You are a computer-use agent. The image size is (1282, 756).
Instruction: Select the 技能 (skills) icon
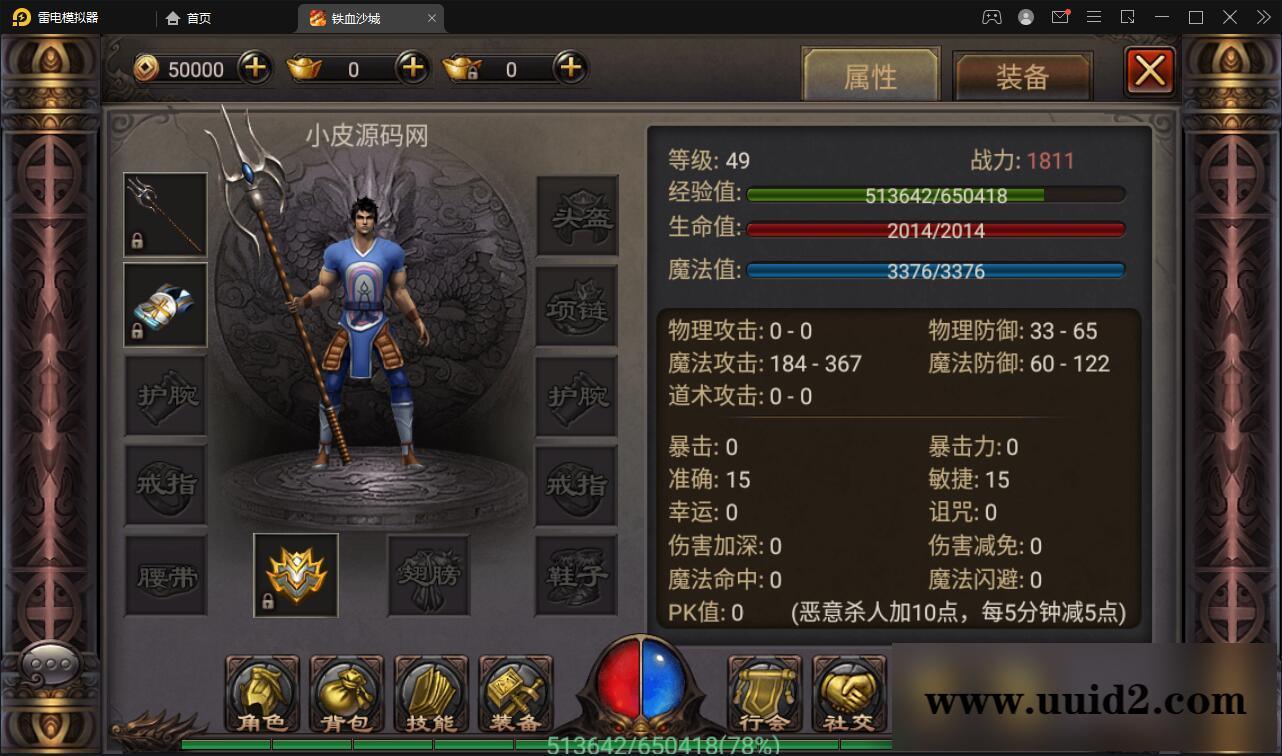(430, 693)
